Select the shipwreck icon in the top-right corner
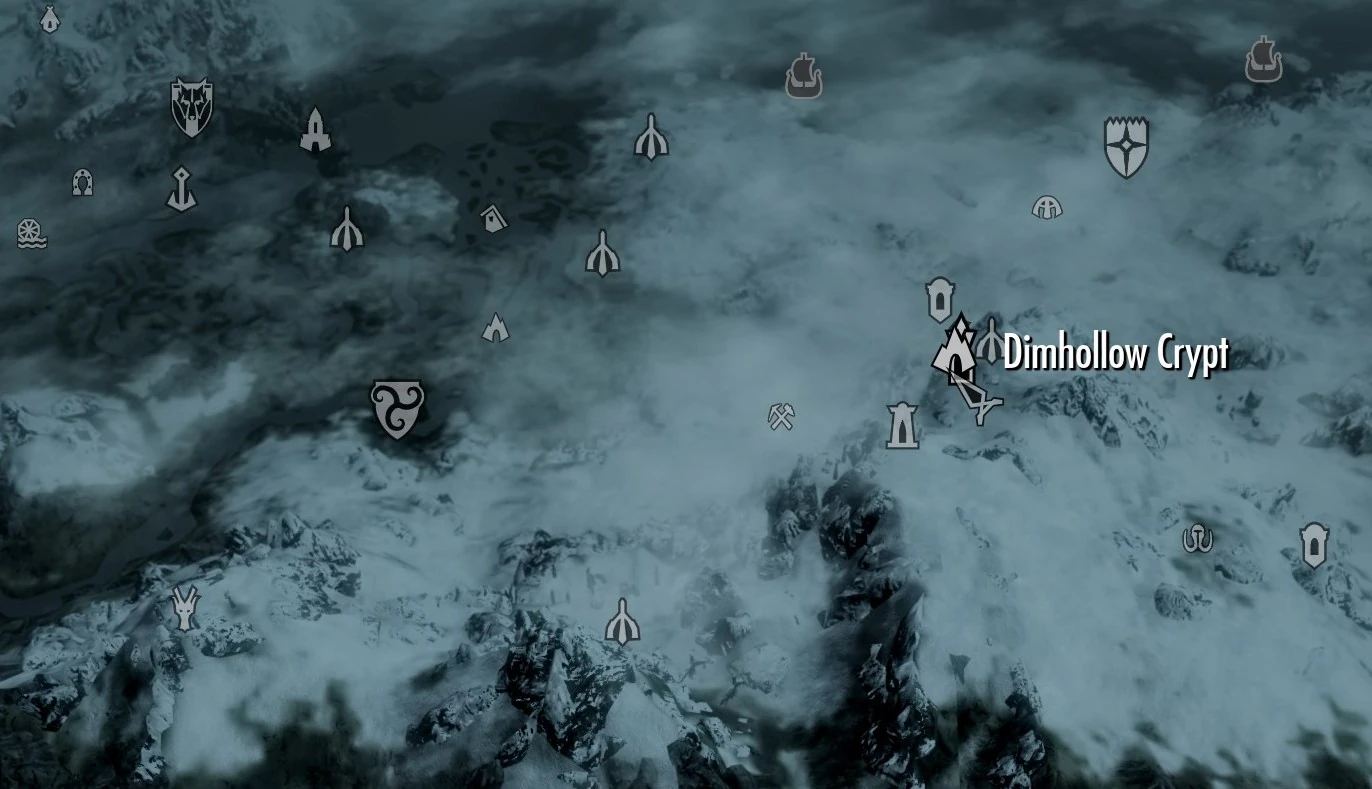Viewport: 1372px width, 789px height. pyautogui.click(x=1262, y=60)
